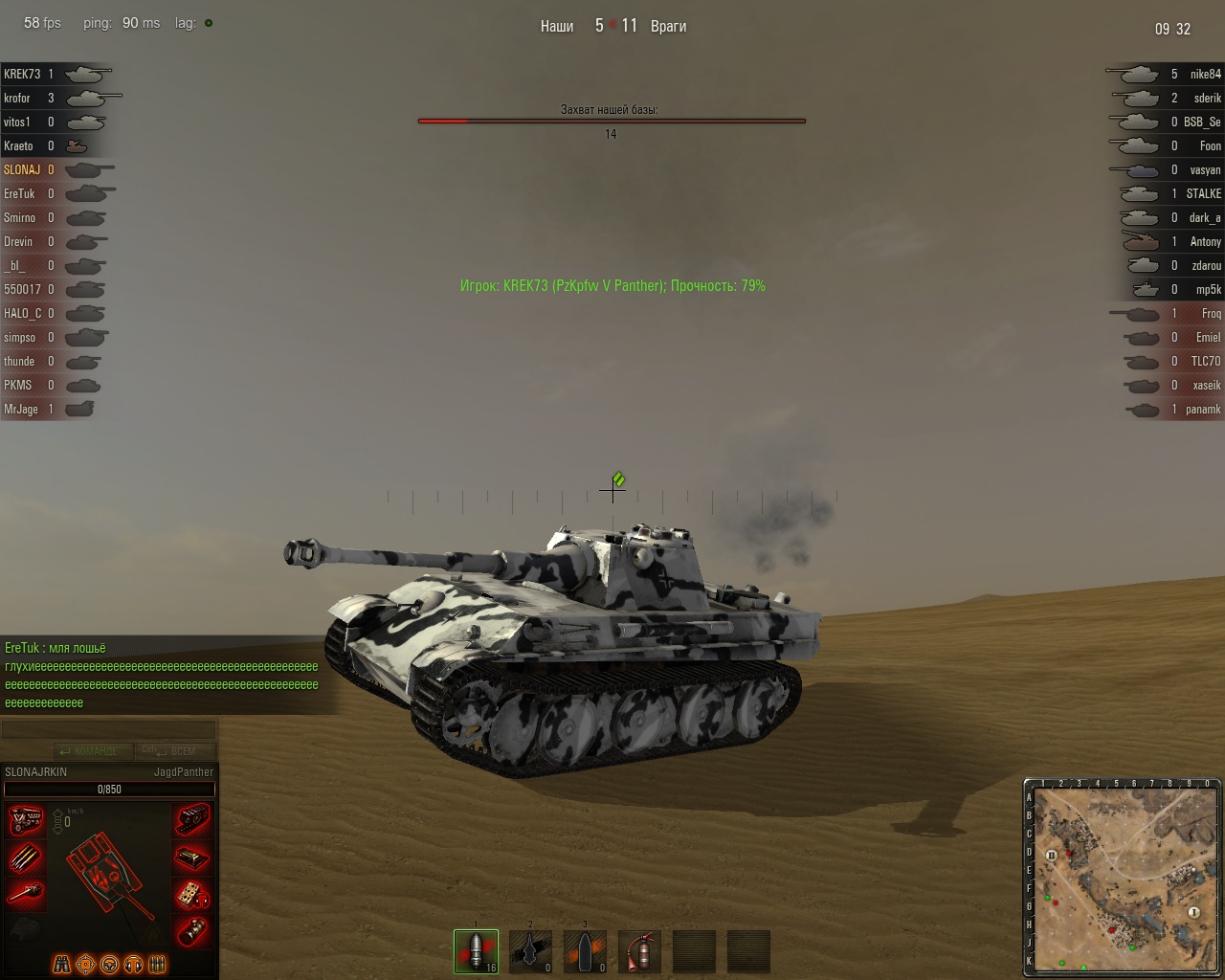
Task: Click the damaged tracks module icon
Action: click(x=192, y=819)
